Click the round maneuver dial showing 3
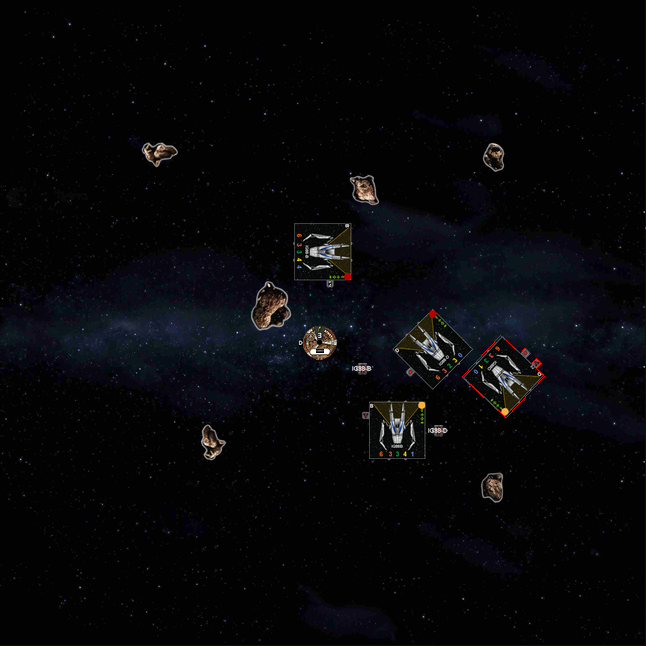This screenshot has width=646, height=646. click(x=320, y=342)
